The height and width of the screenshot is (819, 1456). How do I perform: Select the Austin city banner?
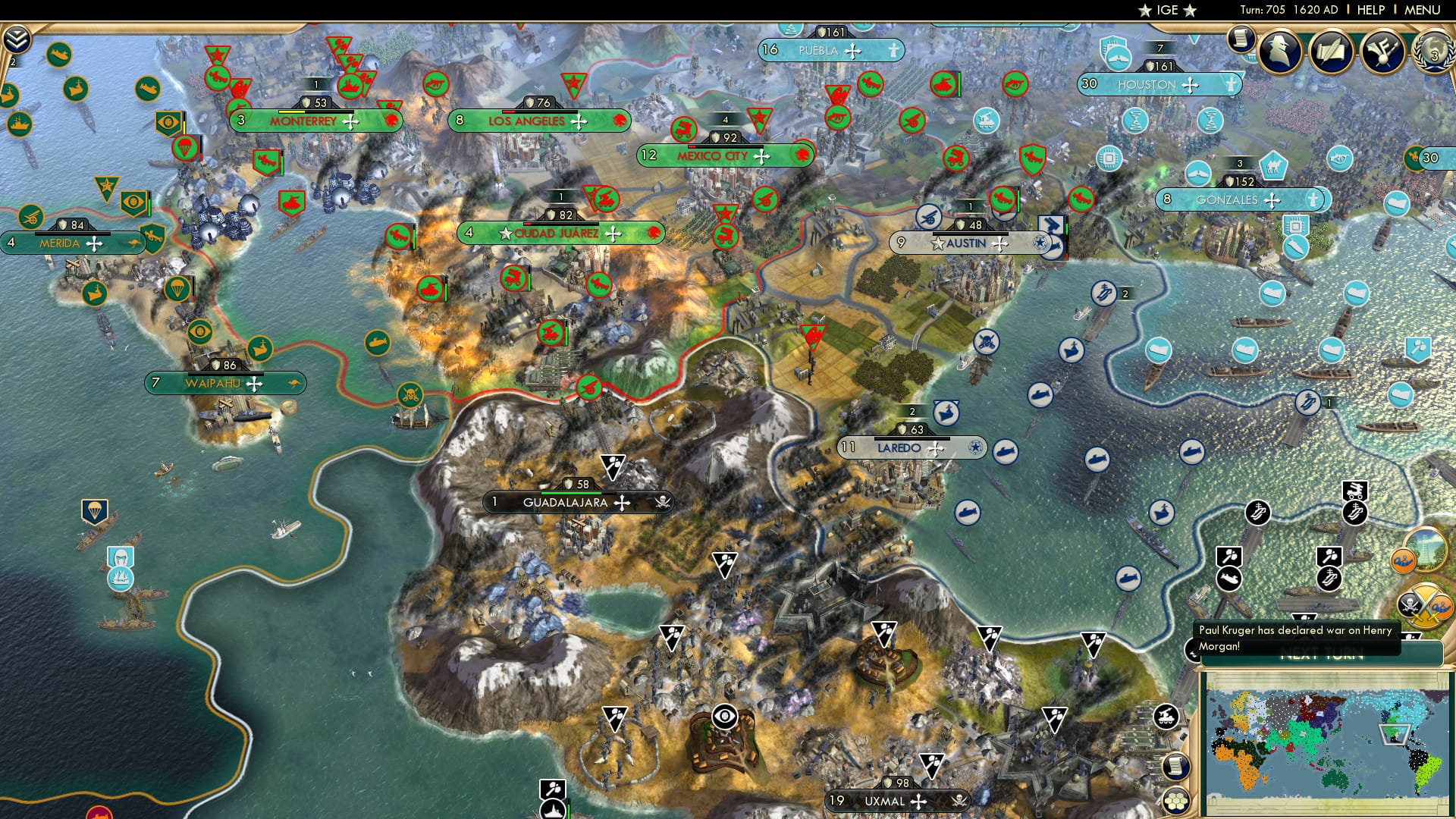[969, 244]
